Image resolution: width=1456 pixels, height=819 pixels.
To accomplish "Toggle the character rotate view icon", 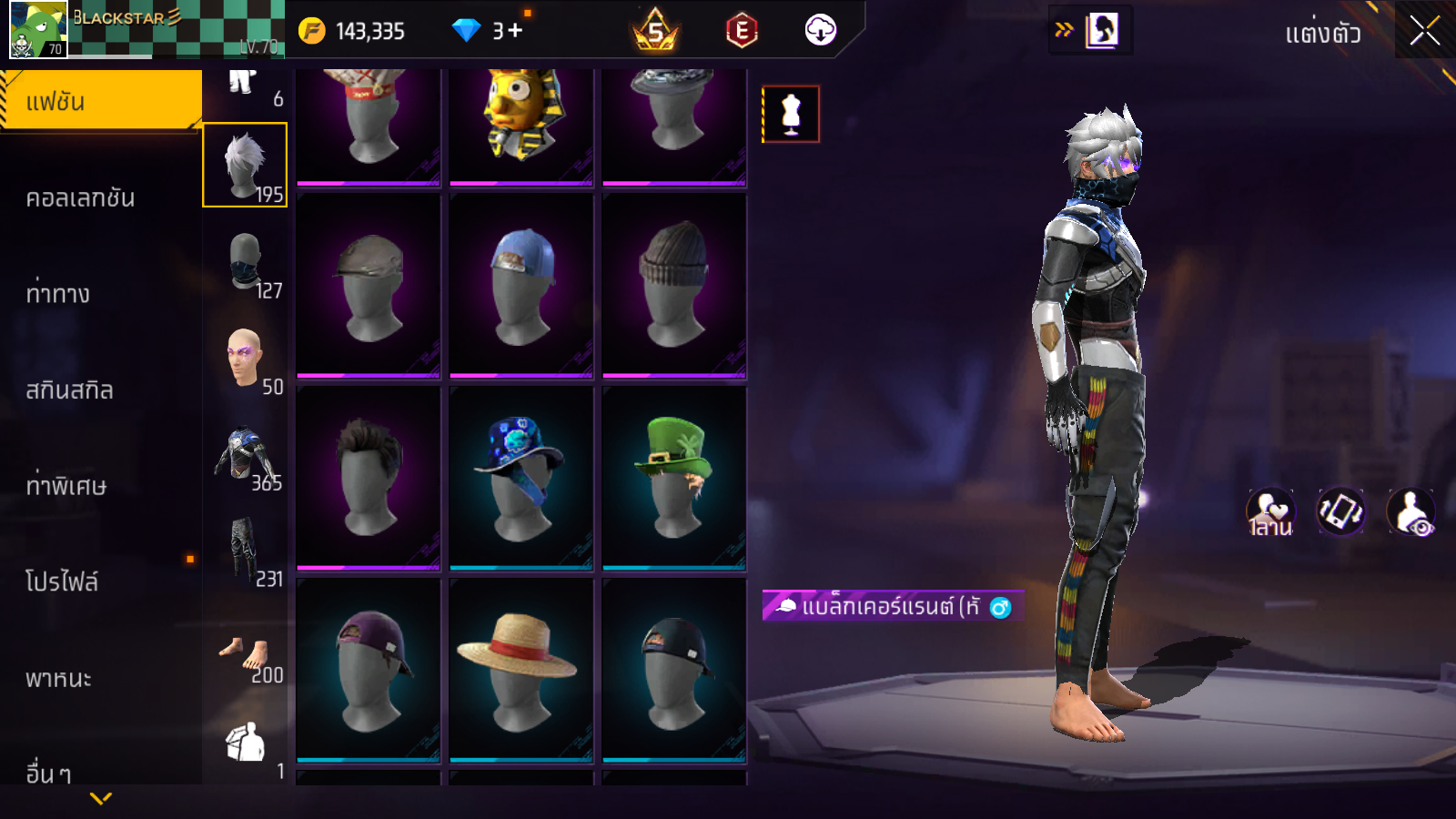I will [1340, 511].
